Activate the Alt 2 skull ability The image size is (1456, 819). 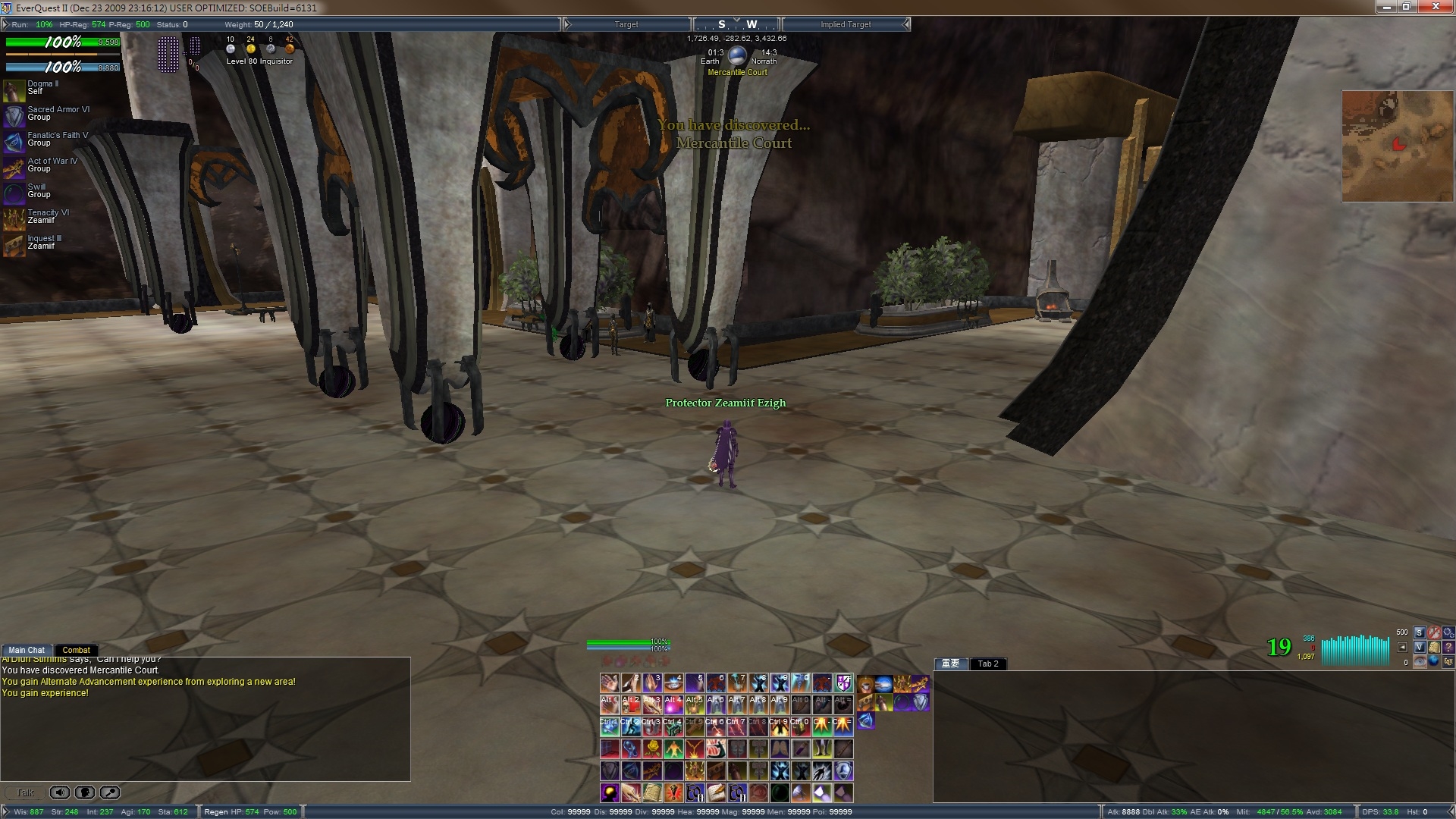tap(631, 704)
